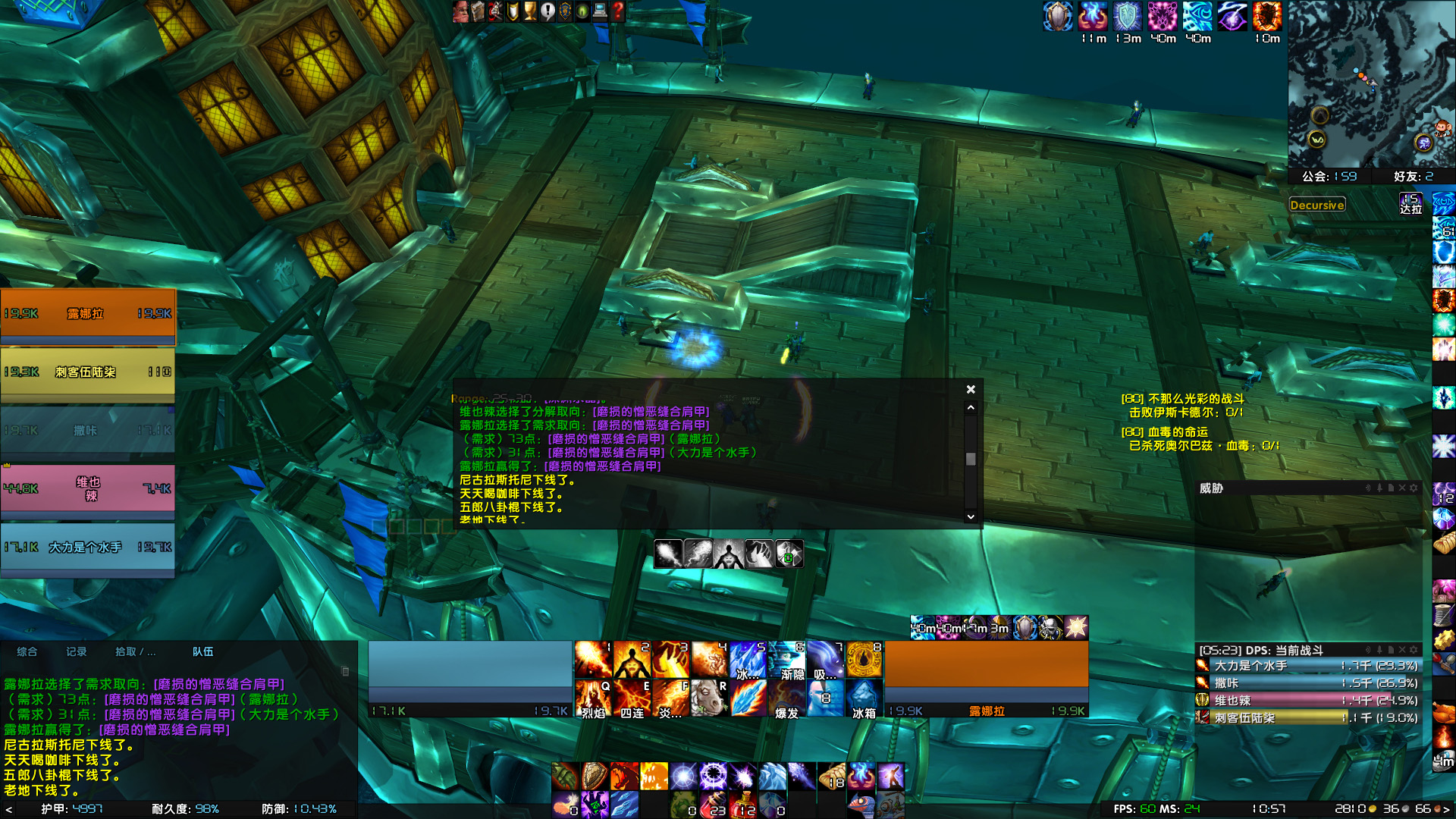Image resolution: width=1456 pixels, height=819 pixels.
Task: Expand the currency list via the > arrow at bottom right
Action: 1448,809
